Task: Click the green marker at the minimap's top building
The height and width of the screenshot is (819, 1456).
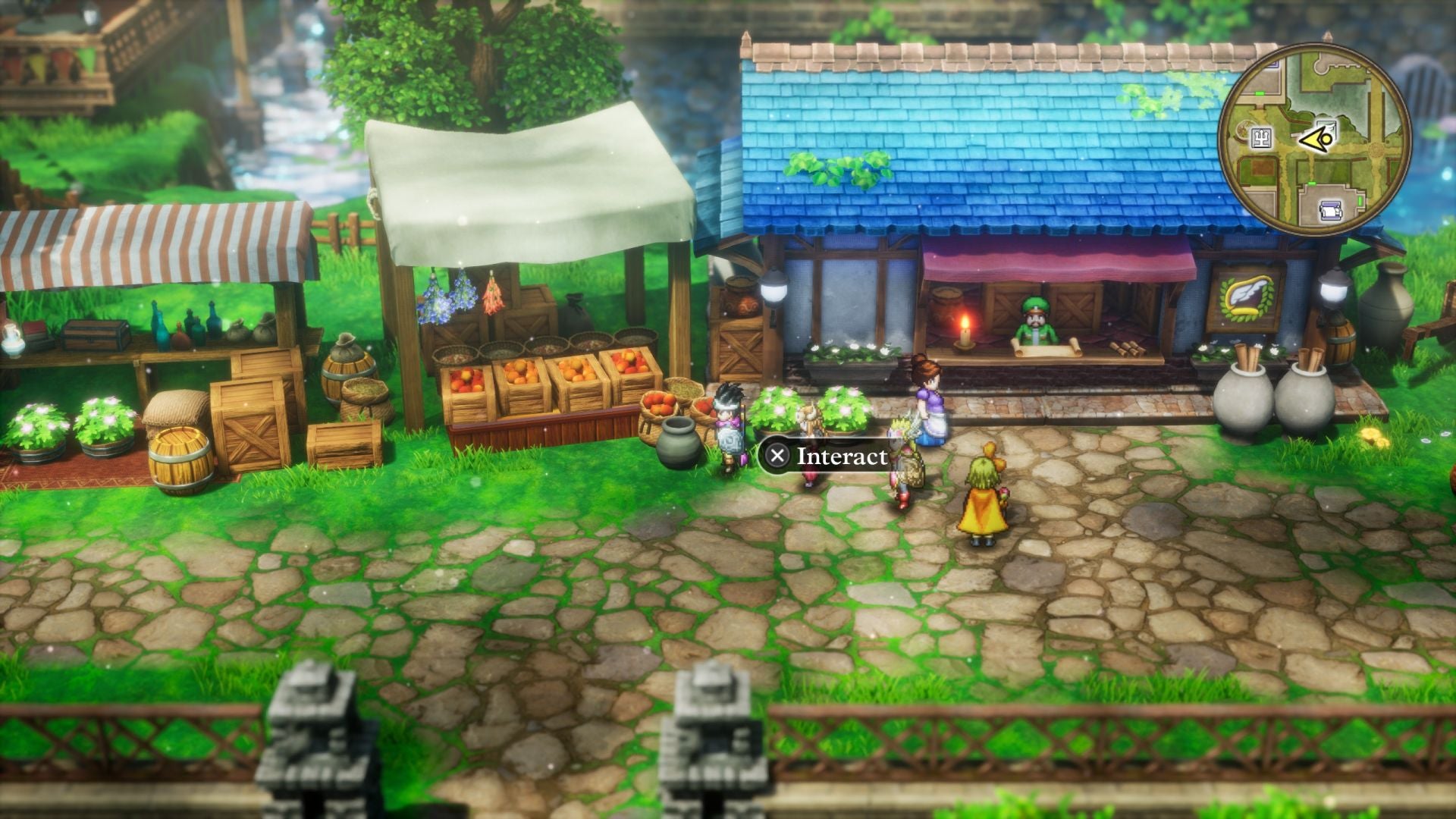Action: pyautogui.click(x=1259, y=93)
